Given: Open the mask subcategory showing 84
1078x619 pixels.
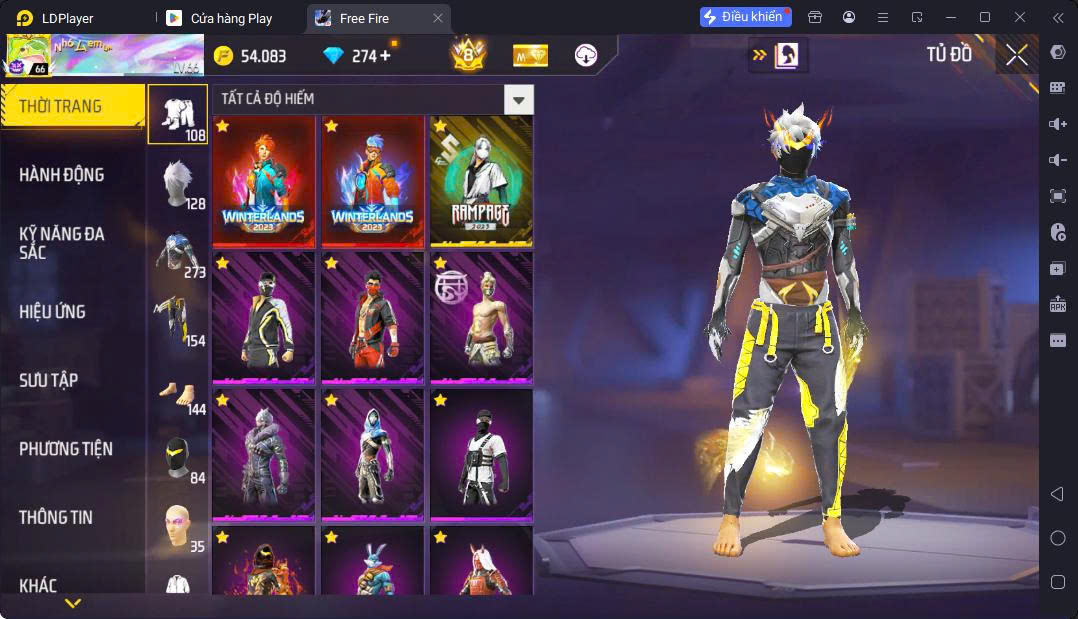Looking at the screenshot, I should click(178, 459).
